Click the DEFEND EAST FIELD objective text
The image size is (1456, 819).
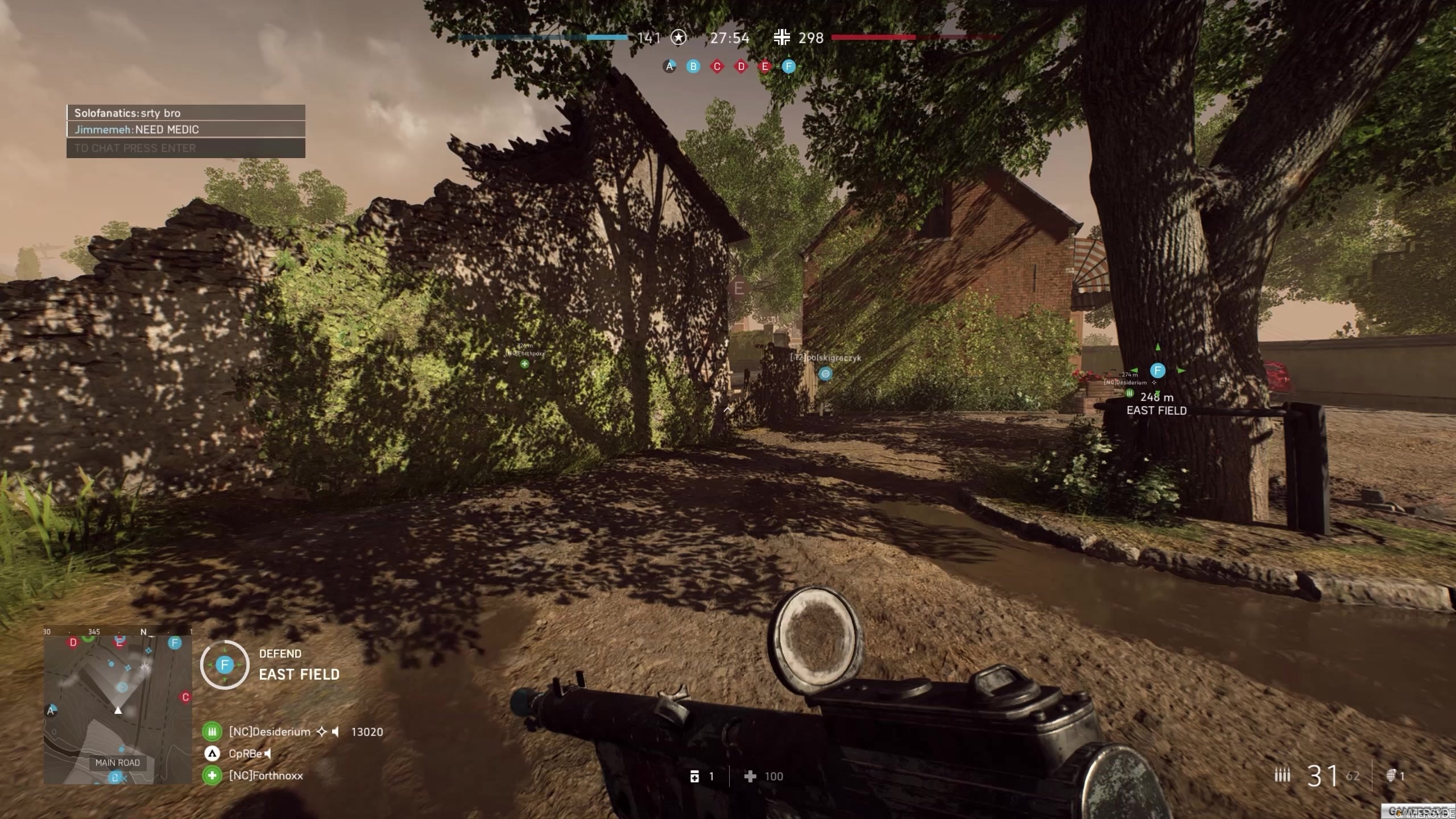click(x=299, y=665)
